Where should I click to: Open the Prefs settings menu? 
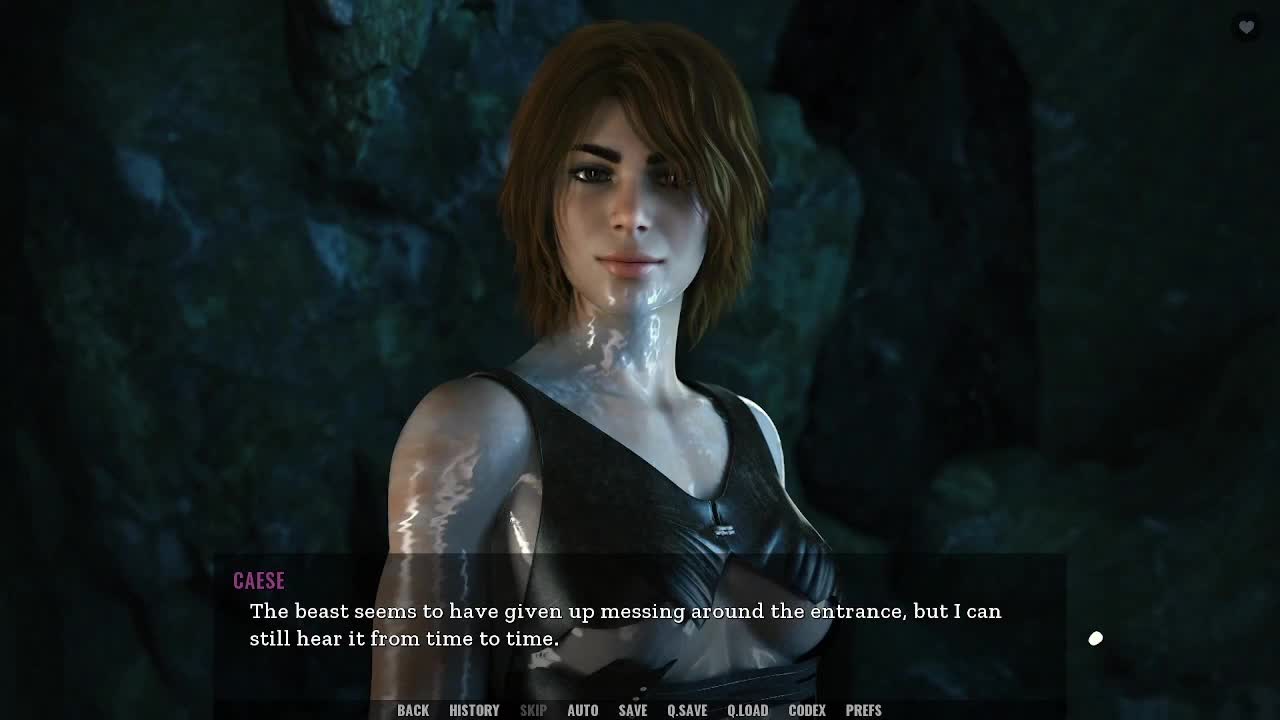point(863,710)
